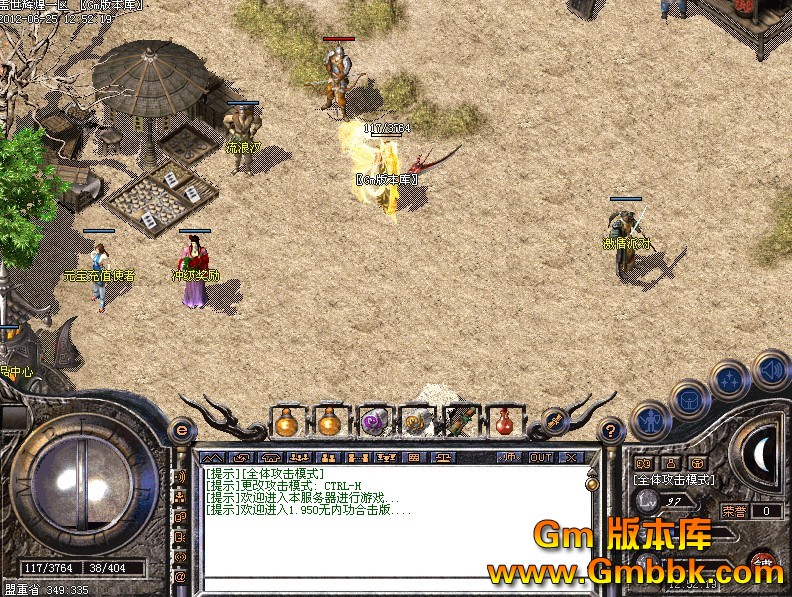Click the round button right of the belt
This screenshot has height=597, width=792.
[554, 421]
